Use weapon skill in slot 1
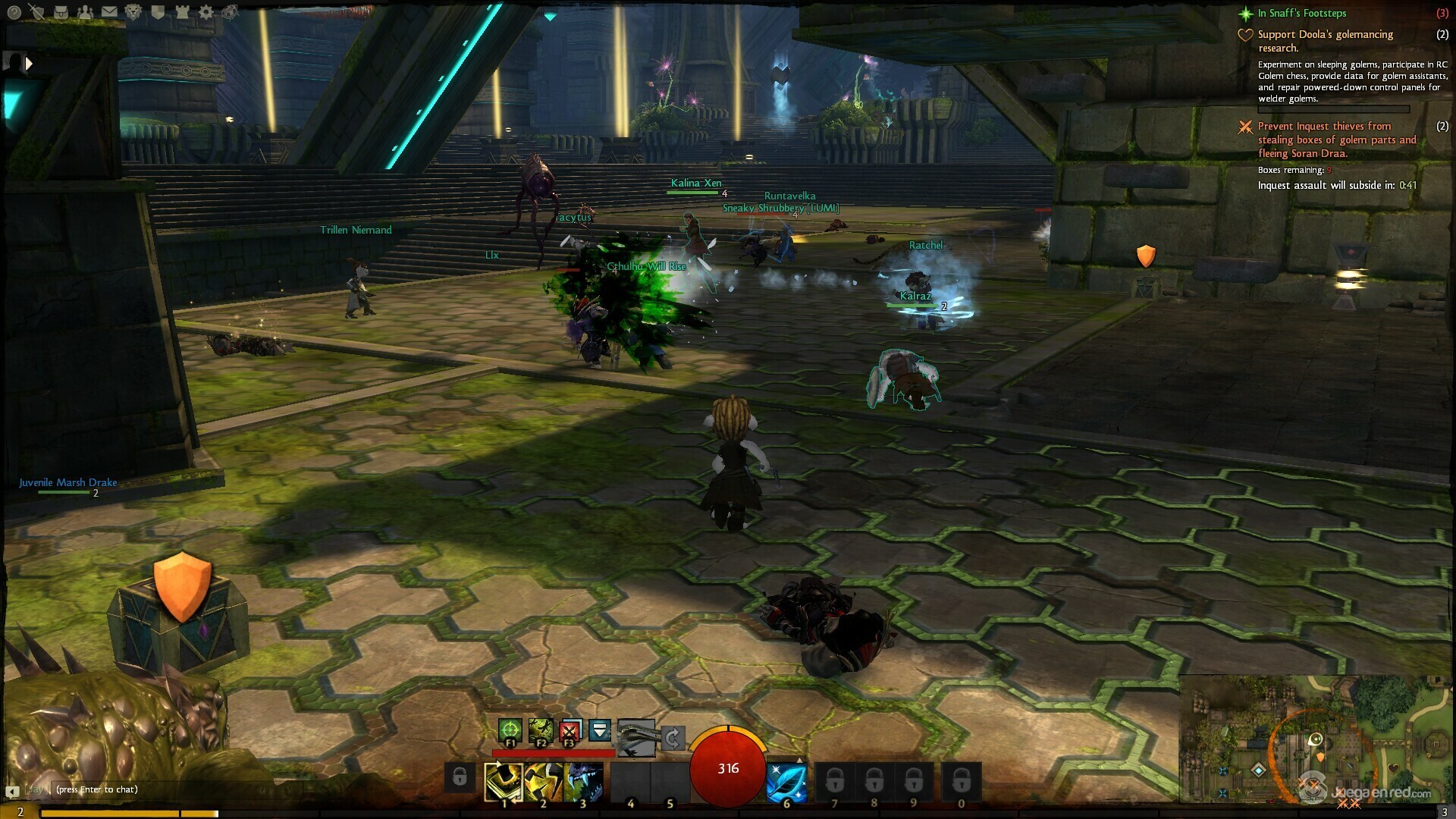 pos(504,782)
